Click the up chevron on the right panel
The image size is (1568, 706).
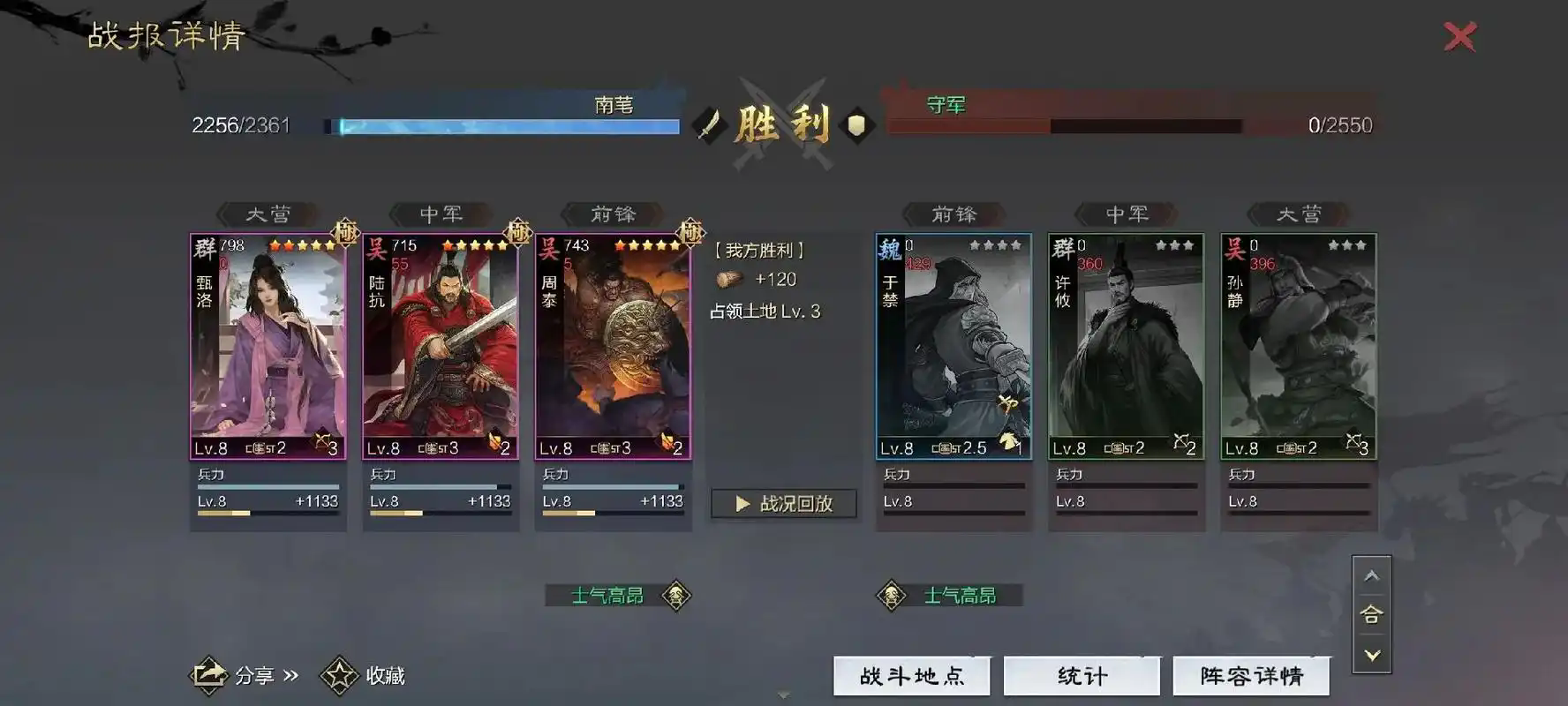(x=1372, y=575)
